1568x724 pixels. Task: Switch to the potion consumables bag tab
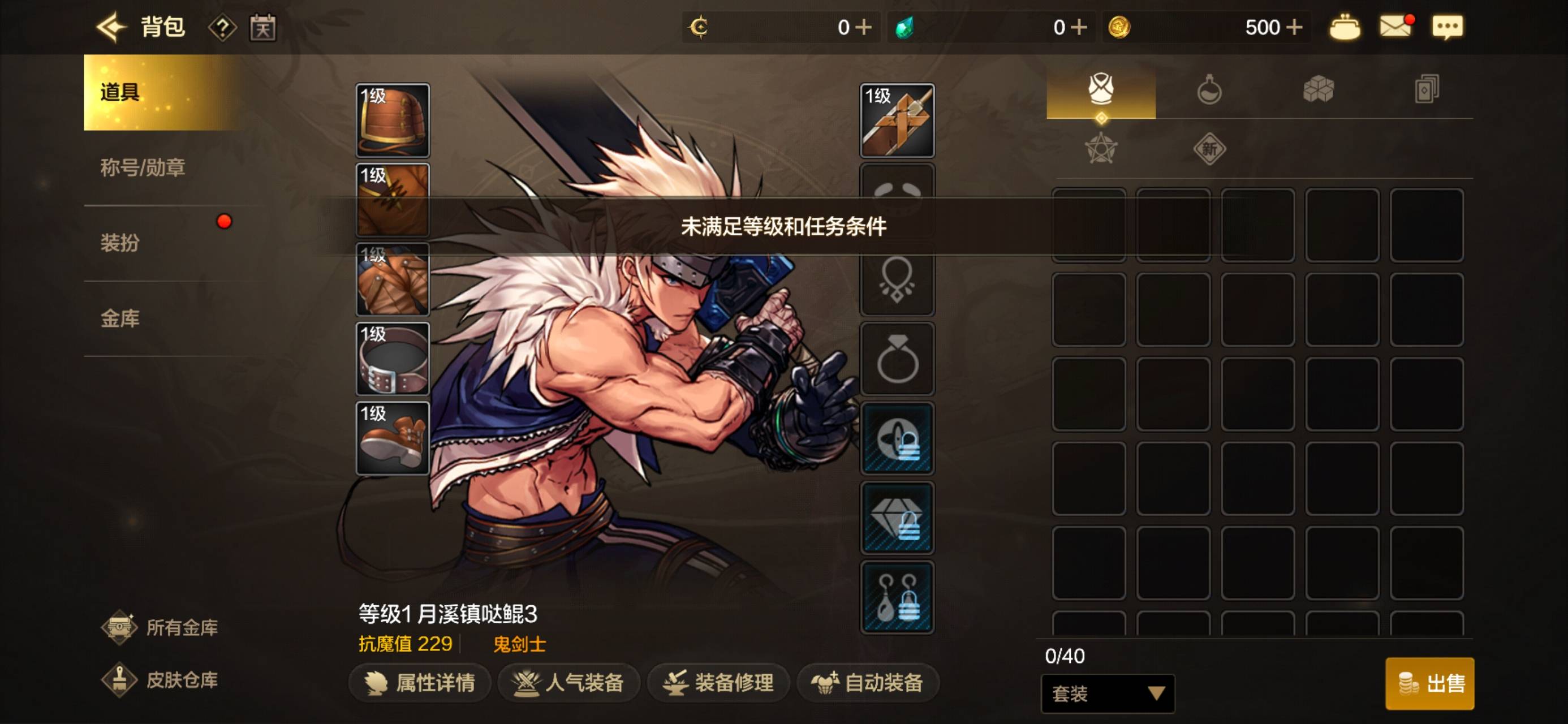(x=1209, y=90)
